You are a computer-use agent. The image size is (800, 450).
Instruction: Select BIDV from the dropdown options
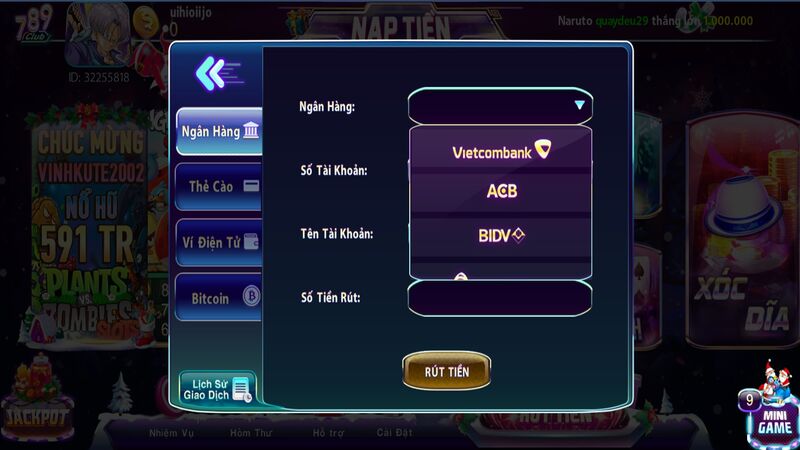(500, 236)
